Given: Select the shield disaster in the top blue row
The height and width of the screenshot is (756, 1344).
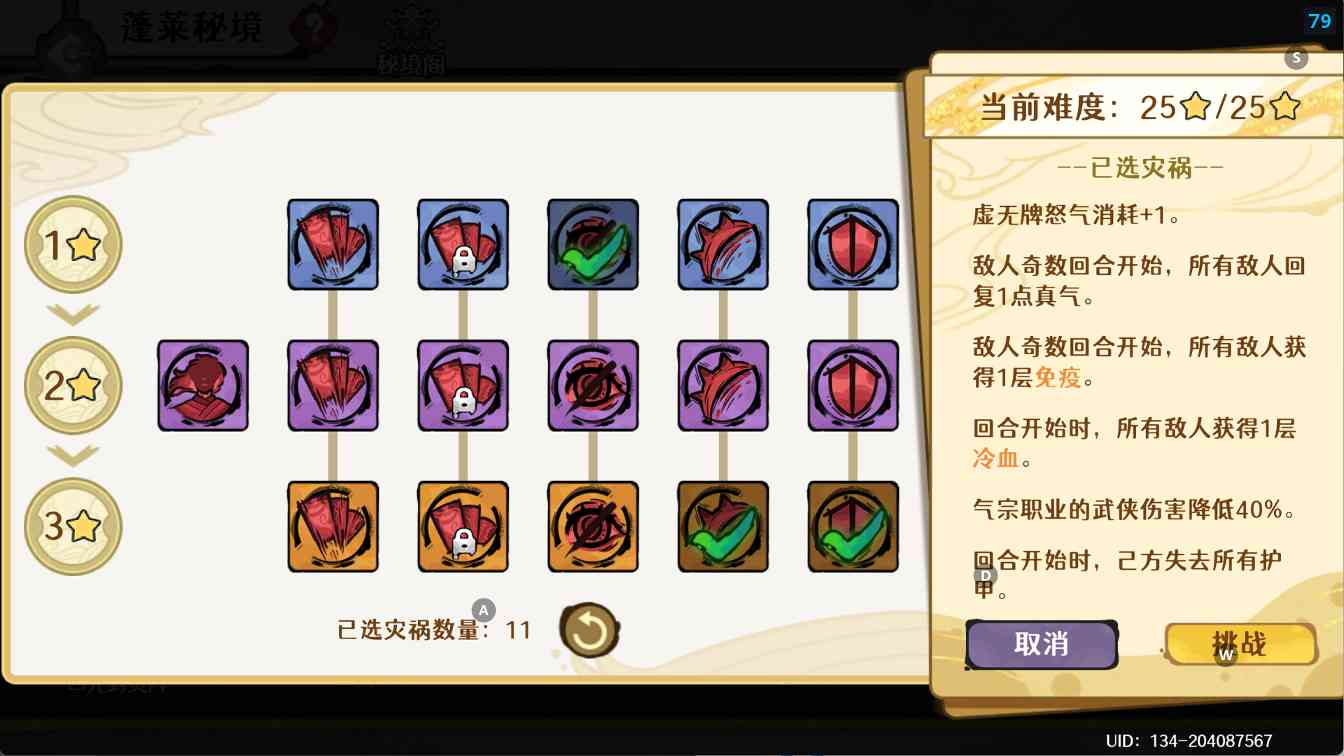Looking at the screenshot, I should click(853, 244).
